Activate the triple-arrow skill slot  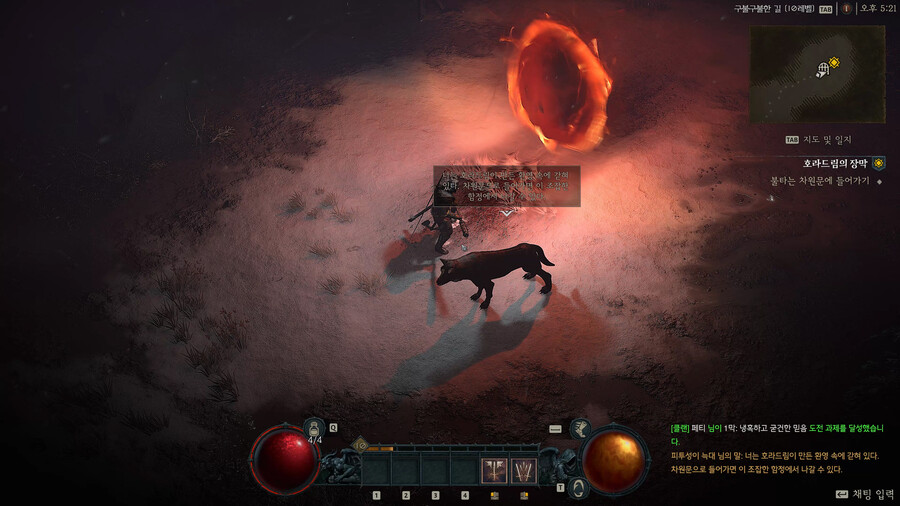[524, 471]
